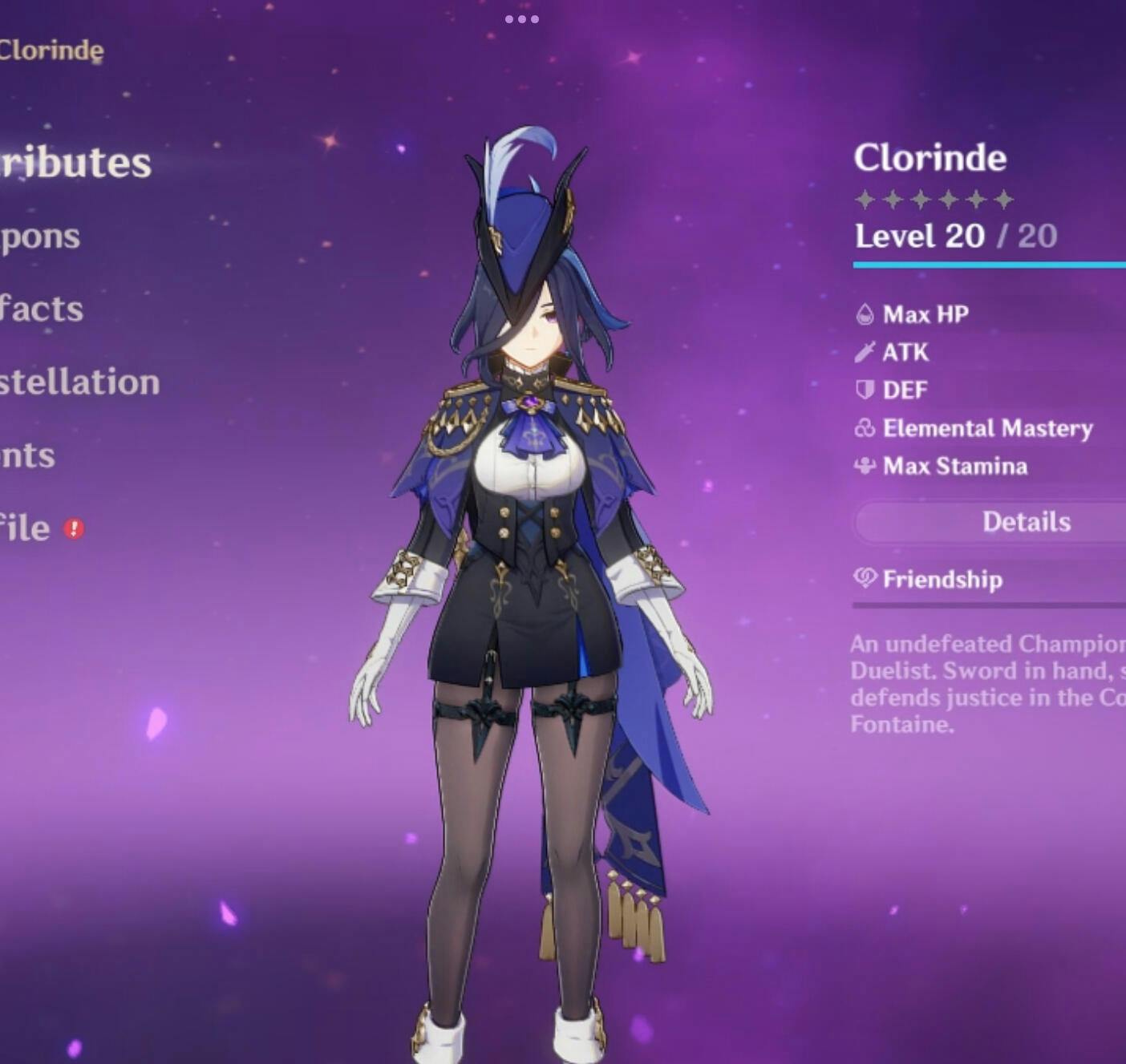Click the three-dot menu at top
Viewport: 1126px width, 1064px height.
coord(522,18)
